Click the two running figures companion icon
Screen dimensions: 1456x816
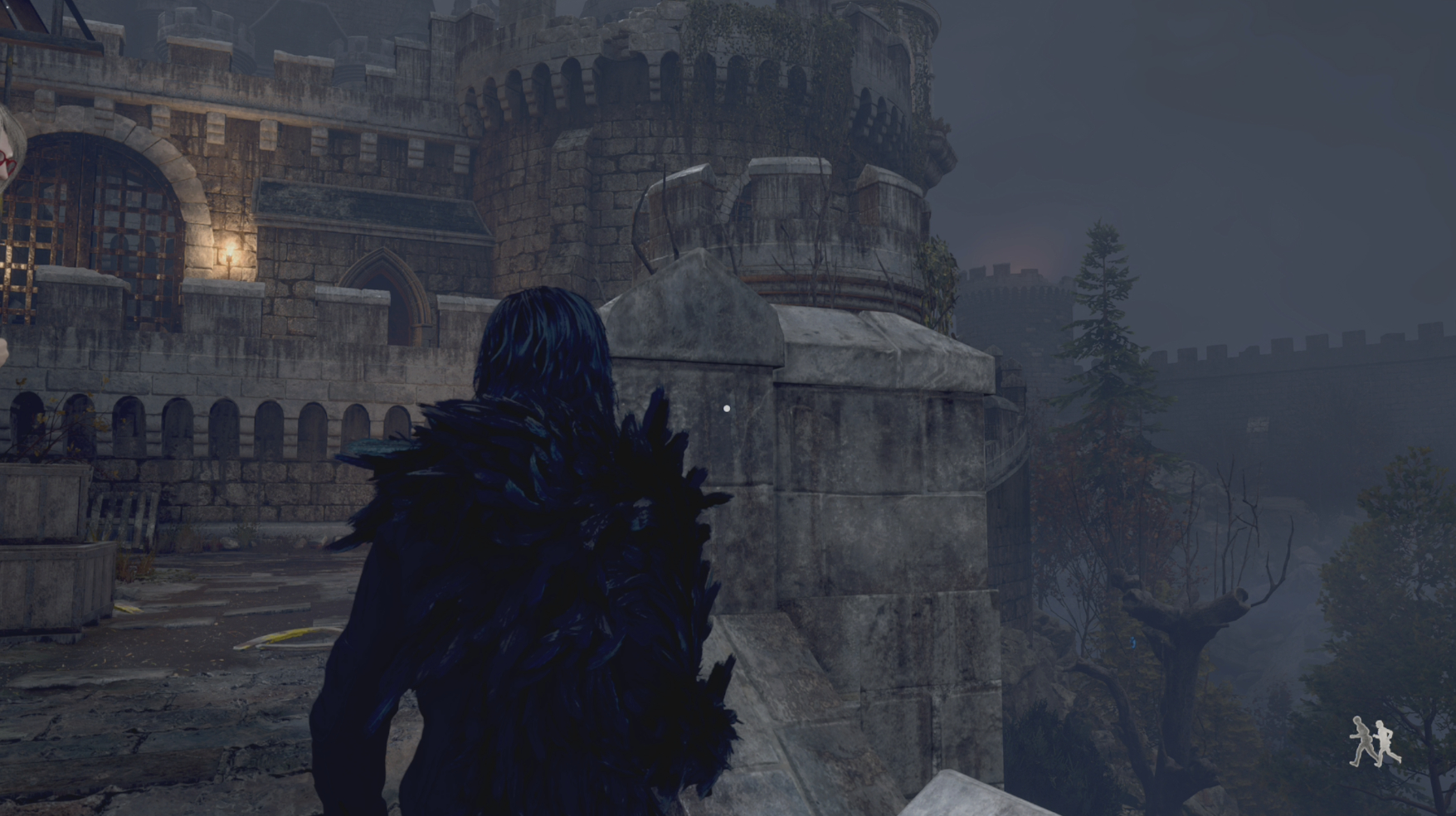coord(1375,741)
